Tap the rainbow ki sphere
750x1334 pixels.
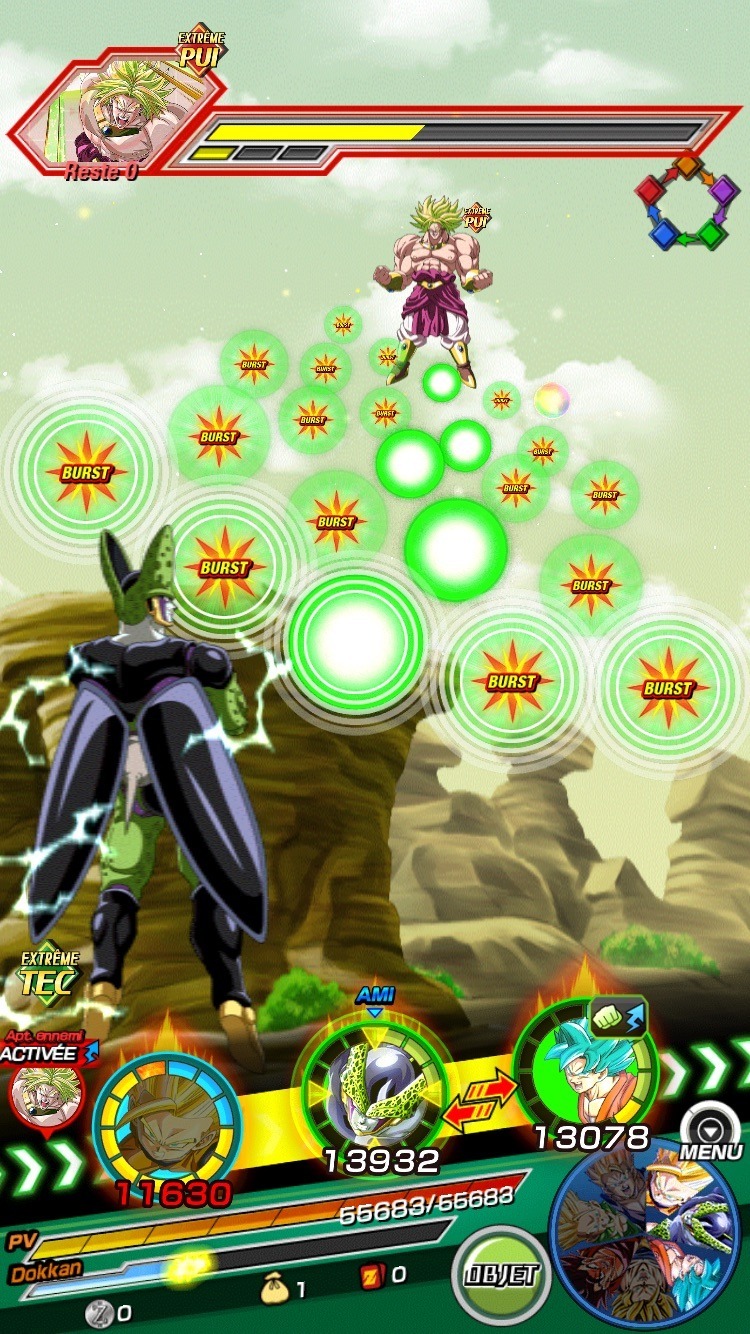pyautogui.click(x=551, y=400)
